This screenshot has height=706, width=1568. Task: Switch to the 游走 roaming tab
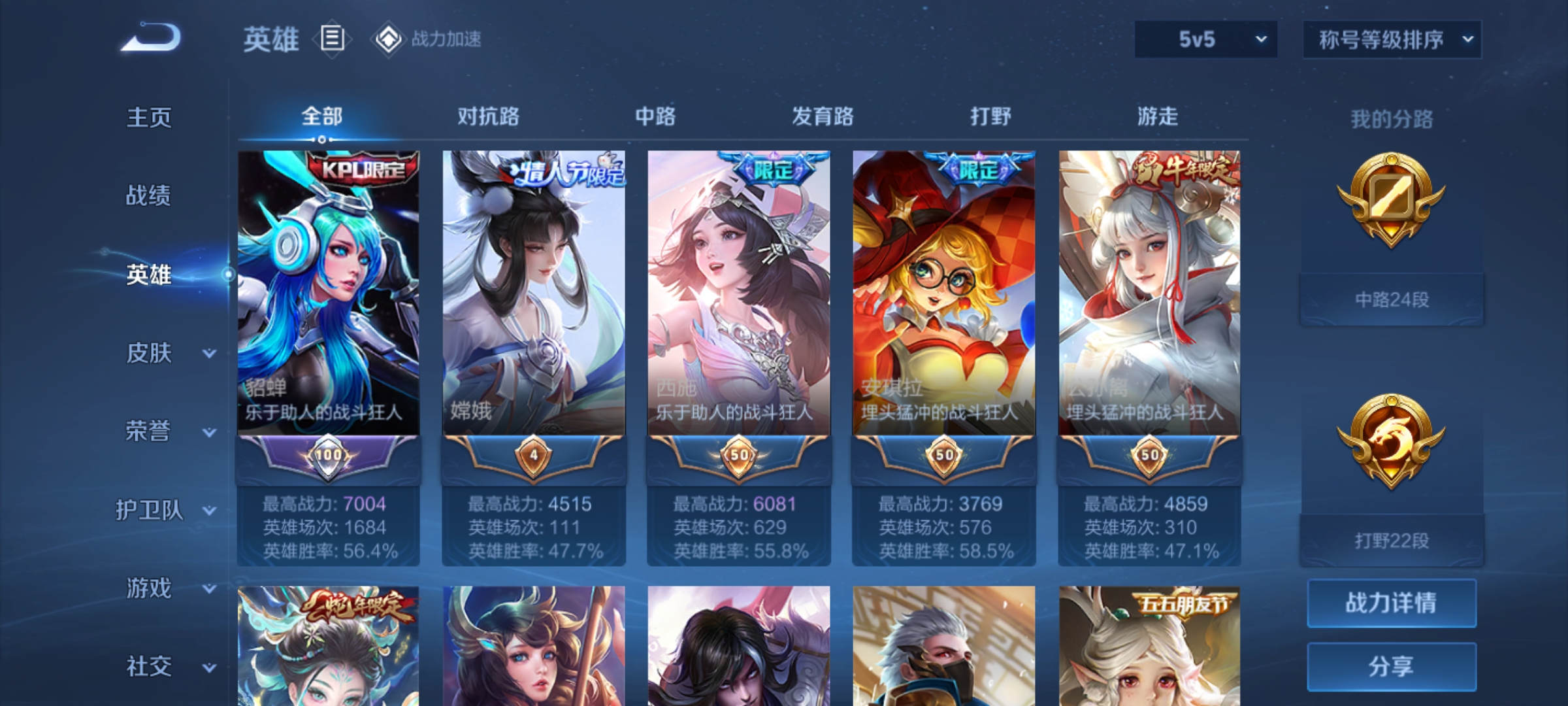tap(1158, 116)
